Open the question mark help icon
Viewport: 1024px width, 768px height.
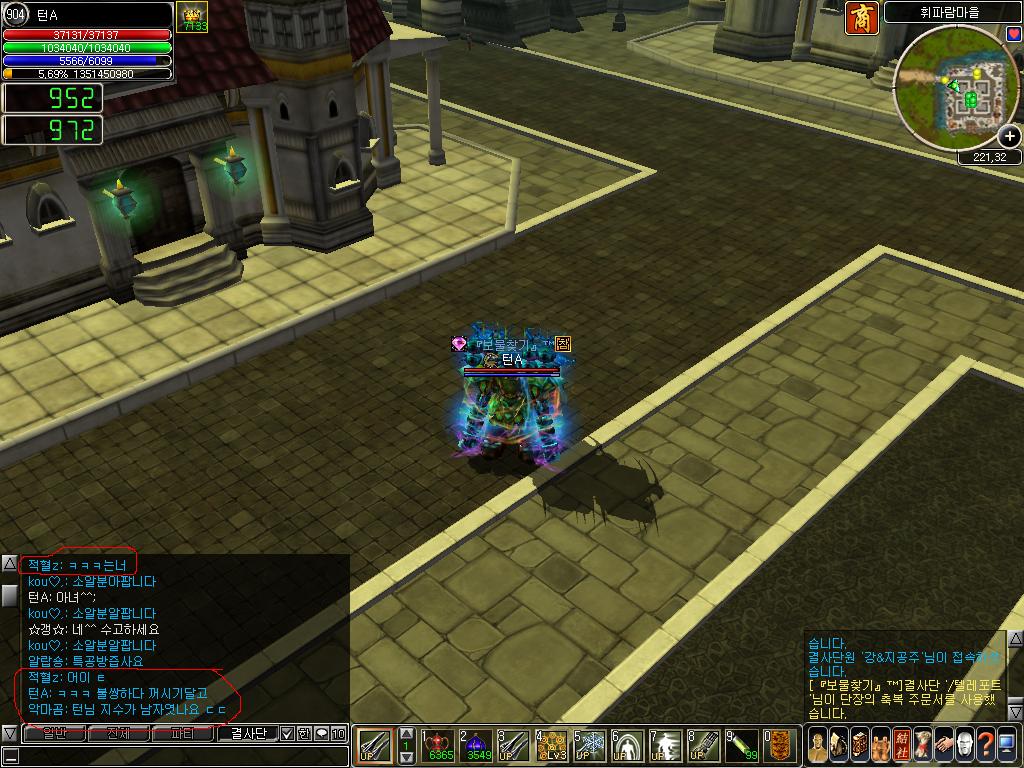(987, 745)
